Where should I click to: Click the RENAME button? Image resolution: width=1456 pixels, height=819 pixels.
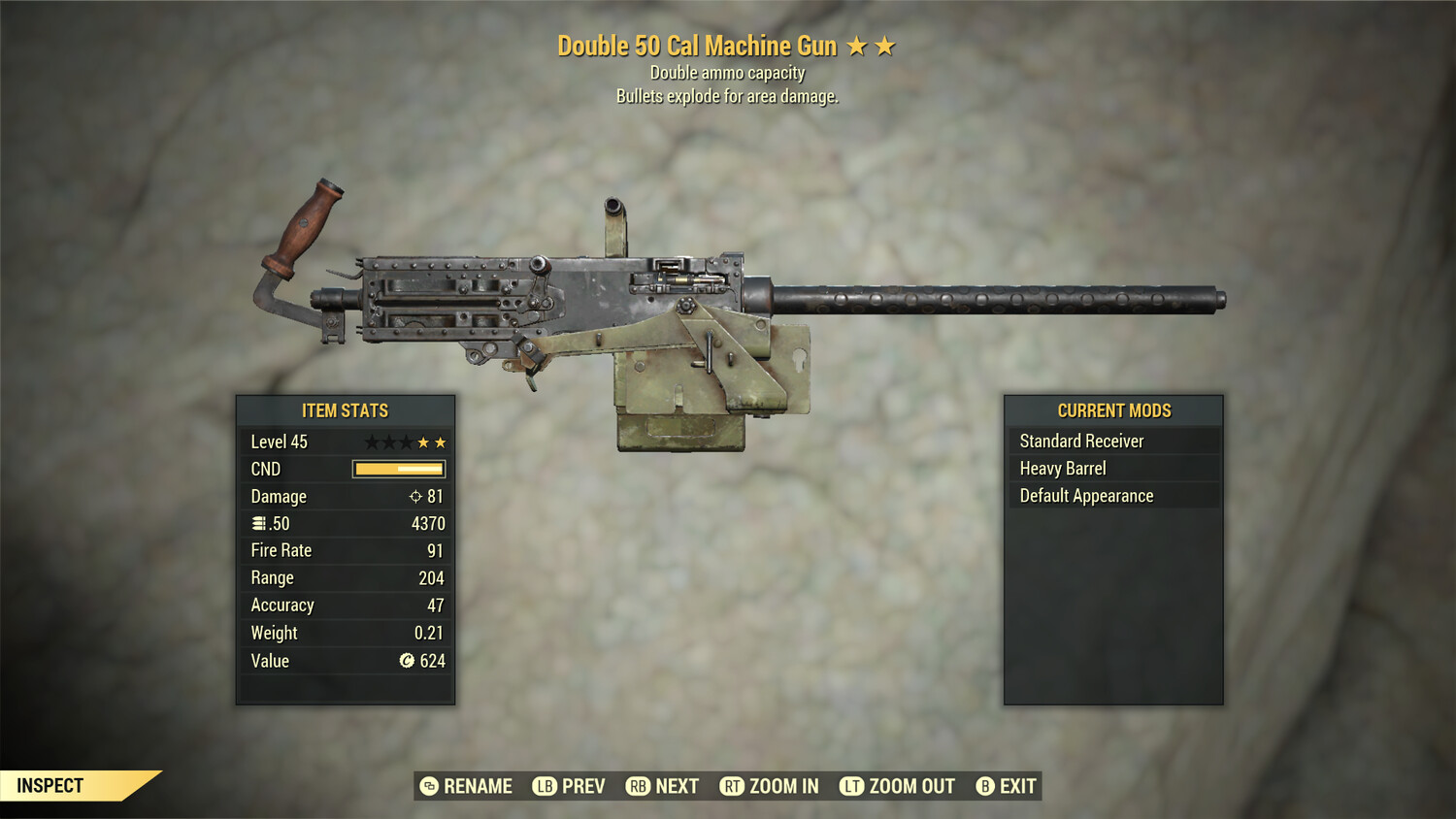tap(478, 786)
